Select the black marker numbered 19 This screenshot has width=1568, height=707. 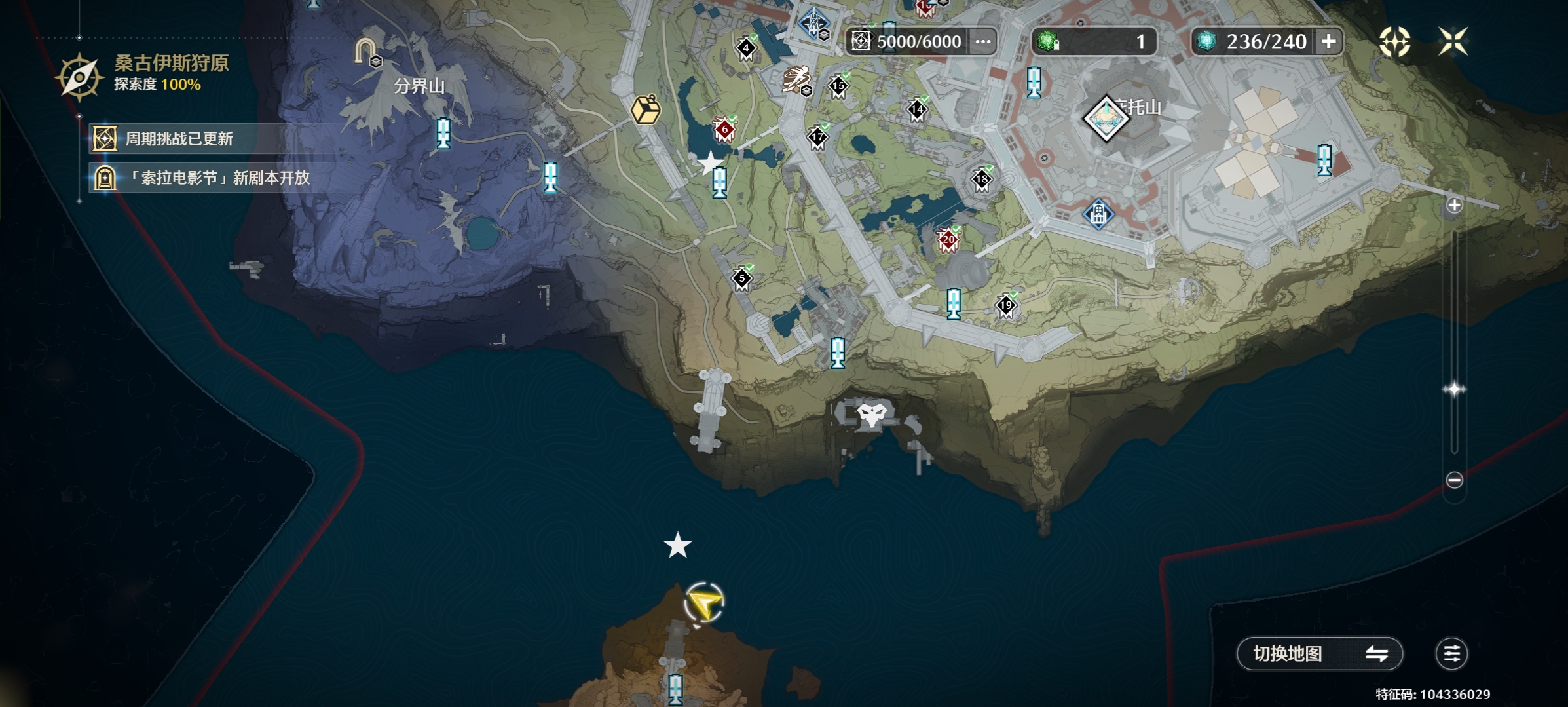pos(1005,305)
